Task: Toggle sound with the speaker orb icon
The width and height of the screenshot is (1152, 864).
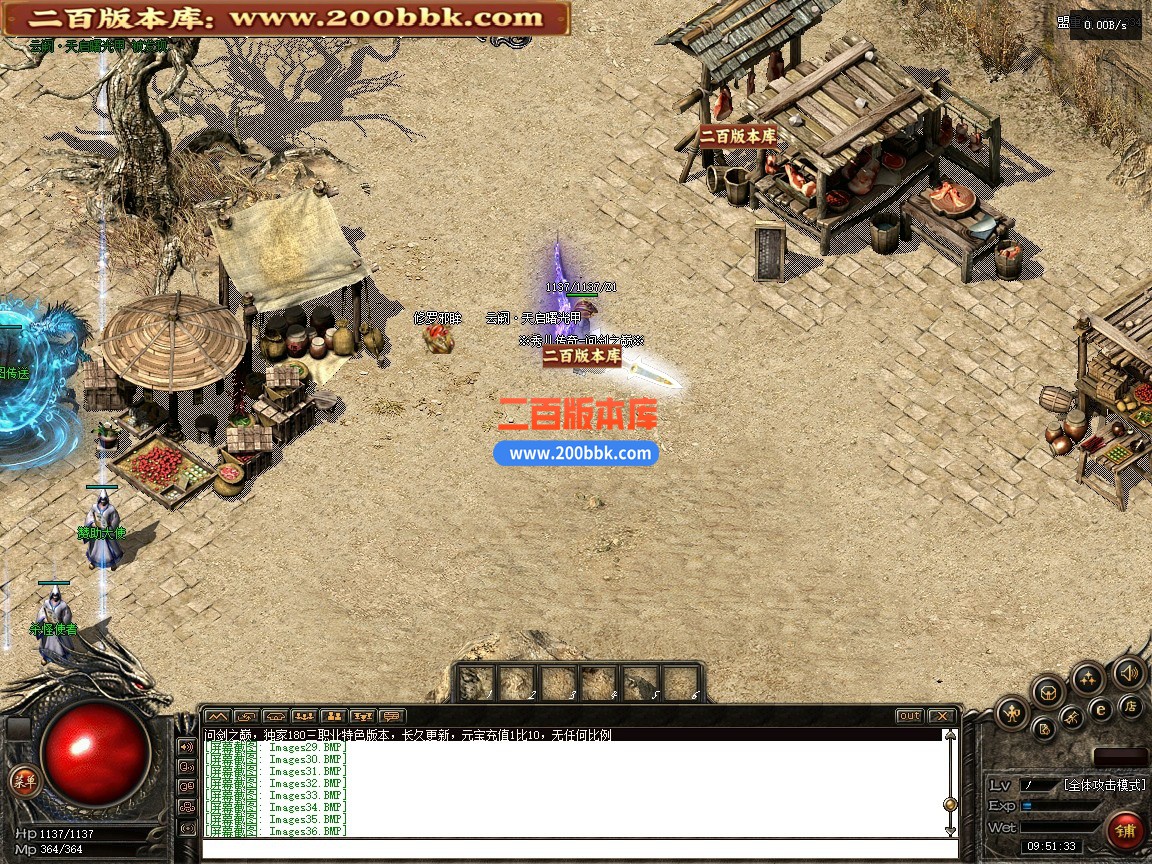Action: [1129, 673]
